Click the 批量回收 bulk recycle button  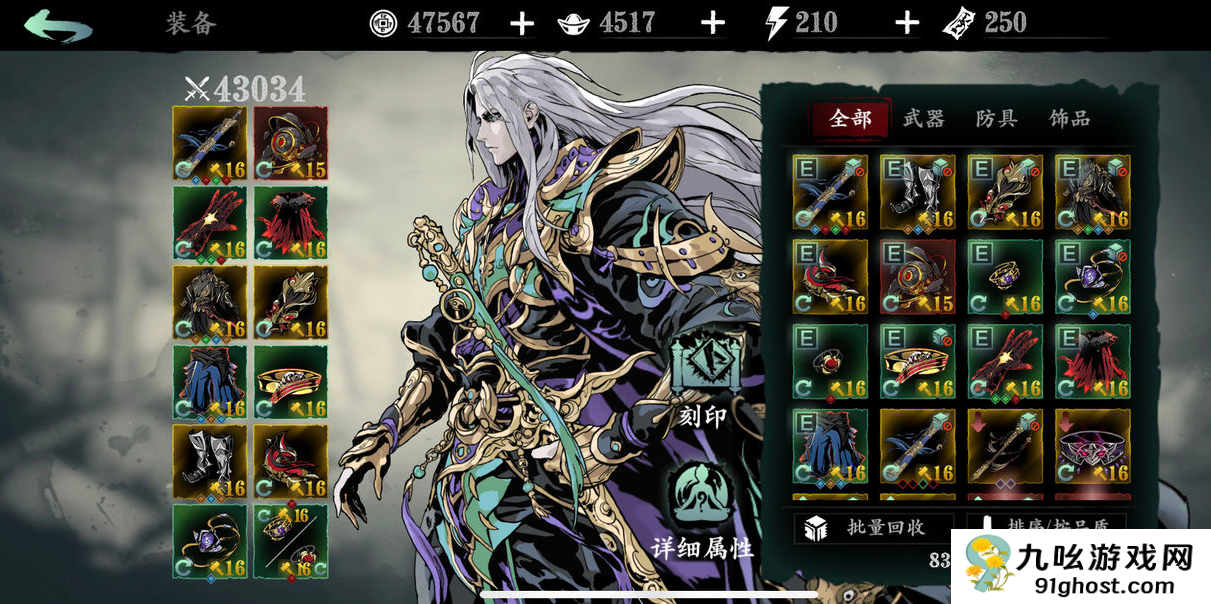tap(874, 528)
